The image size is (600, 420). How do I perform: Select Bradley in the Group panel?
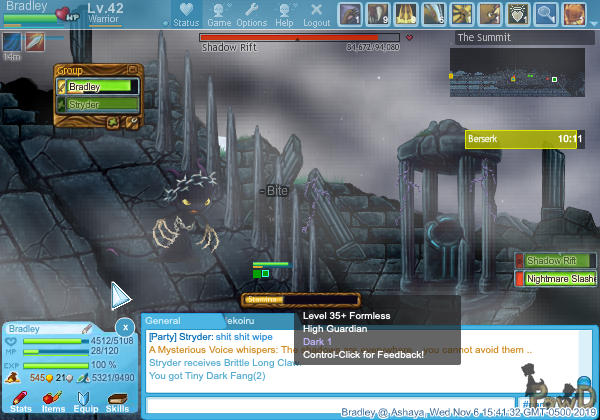click(98, 87)
